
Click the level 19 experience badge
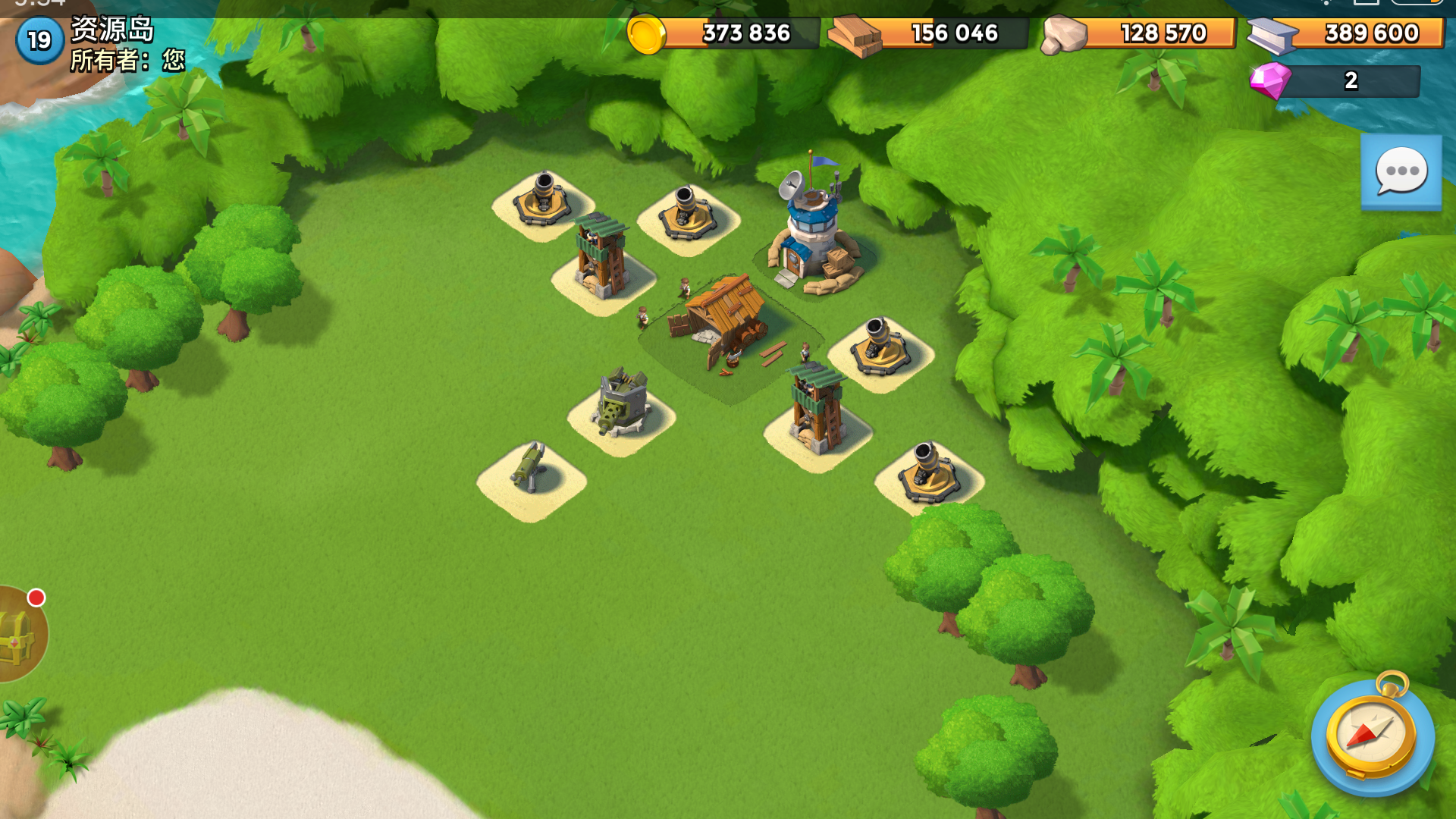[x=39, y=40]
